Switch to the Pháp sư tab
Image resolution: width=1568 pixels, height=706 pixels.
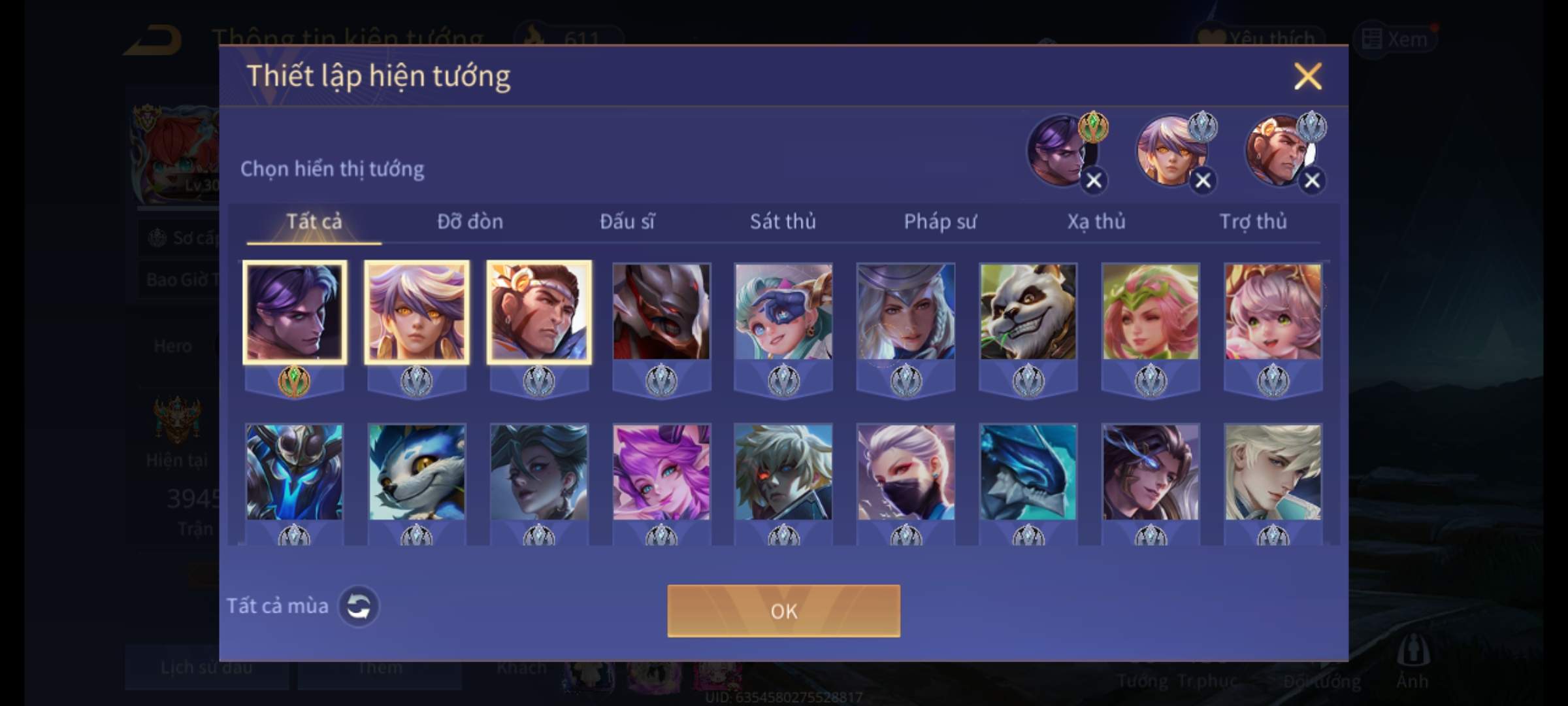[x=939, y=222]
